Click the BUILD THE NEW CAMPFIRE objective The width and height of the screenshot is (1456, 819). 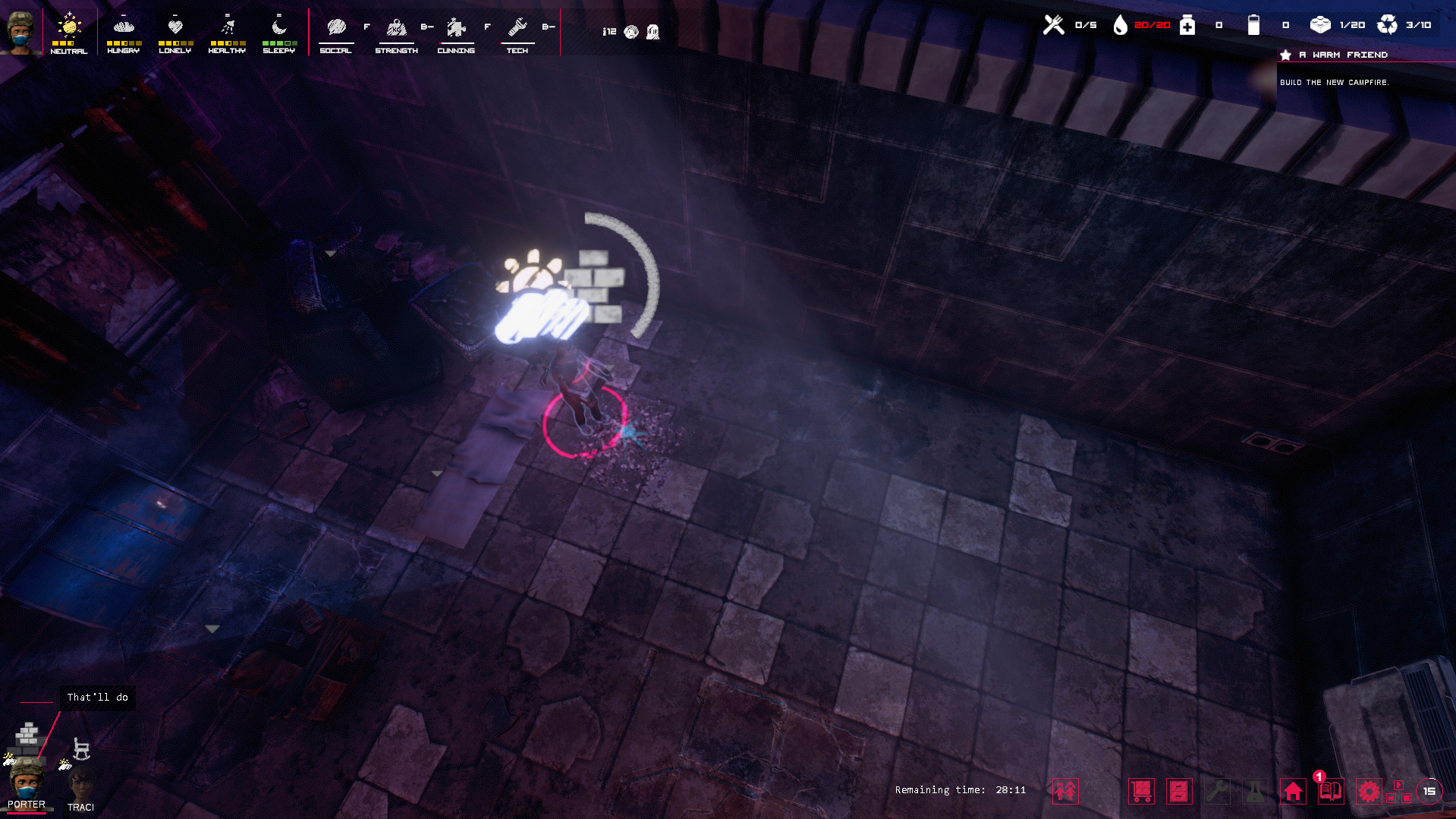[1335, 81]
